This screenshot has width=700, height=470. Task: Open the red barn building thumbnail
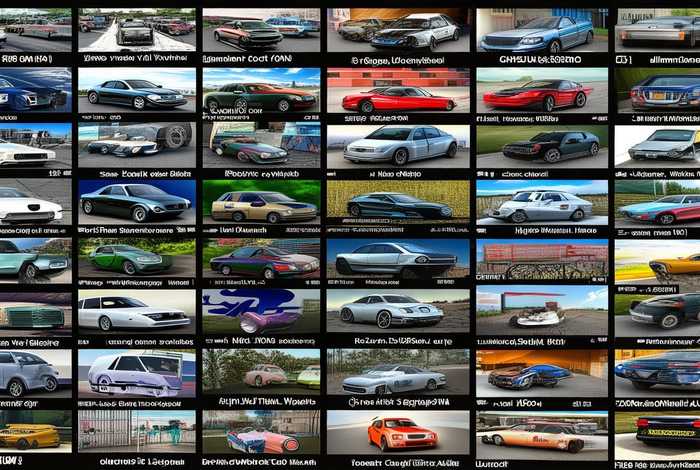click(x=541, y=258)
